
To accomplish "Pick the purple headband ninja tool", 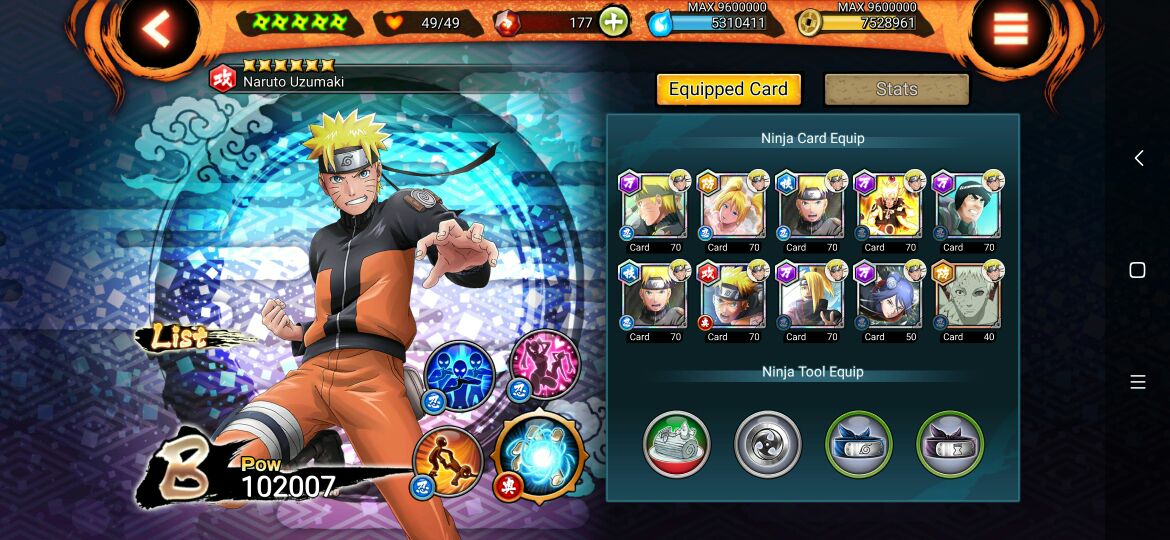I will coord(950,444).
